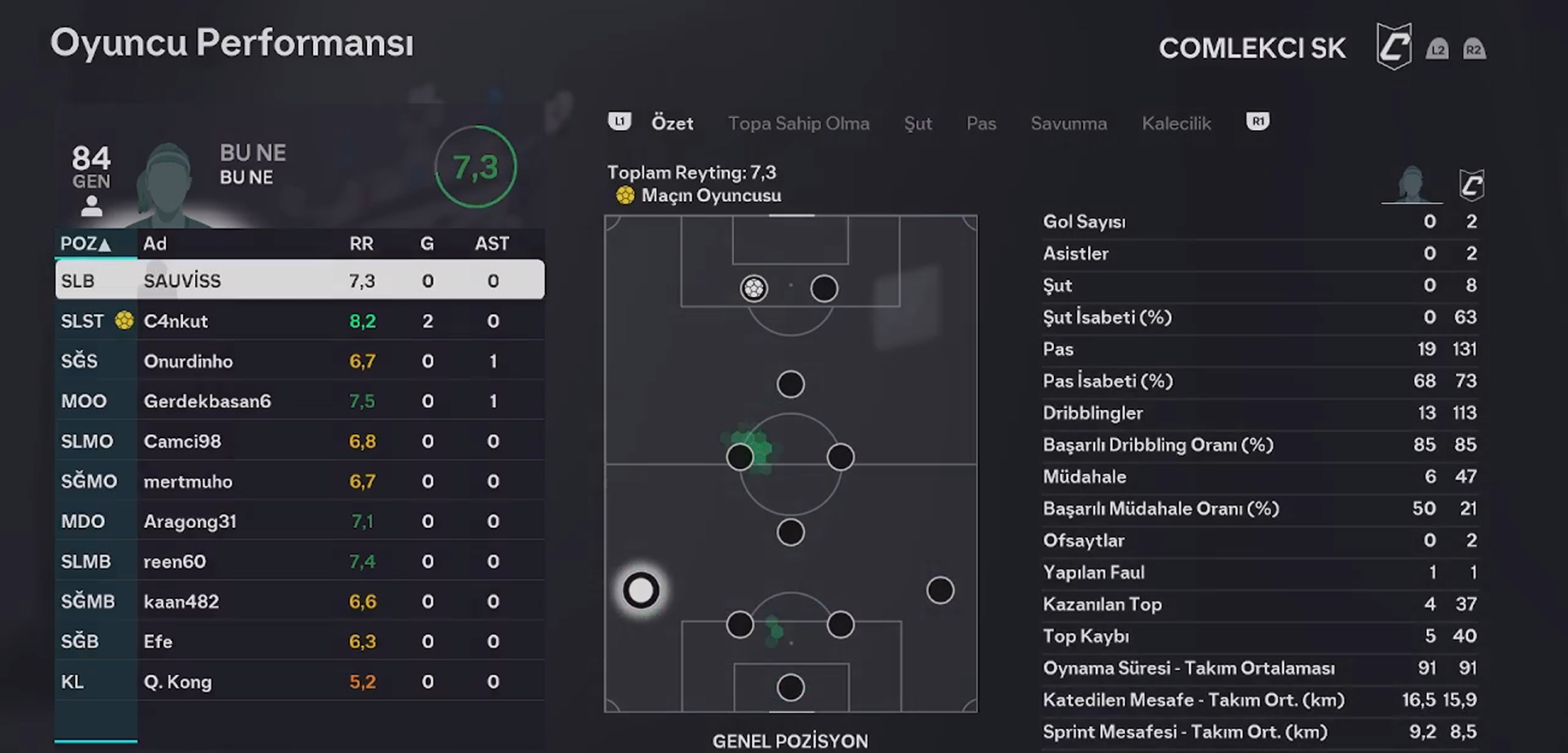Open the Kalecilik tab
The width and height of the screenshot is (1568, 753).
pyautogui.click(x=1176, y=123)
